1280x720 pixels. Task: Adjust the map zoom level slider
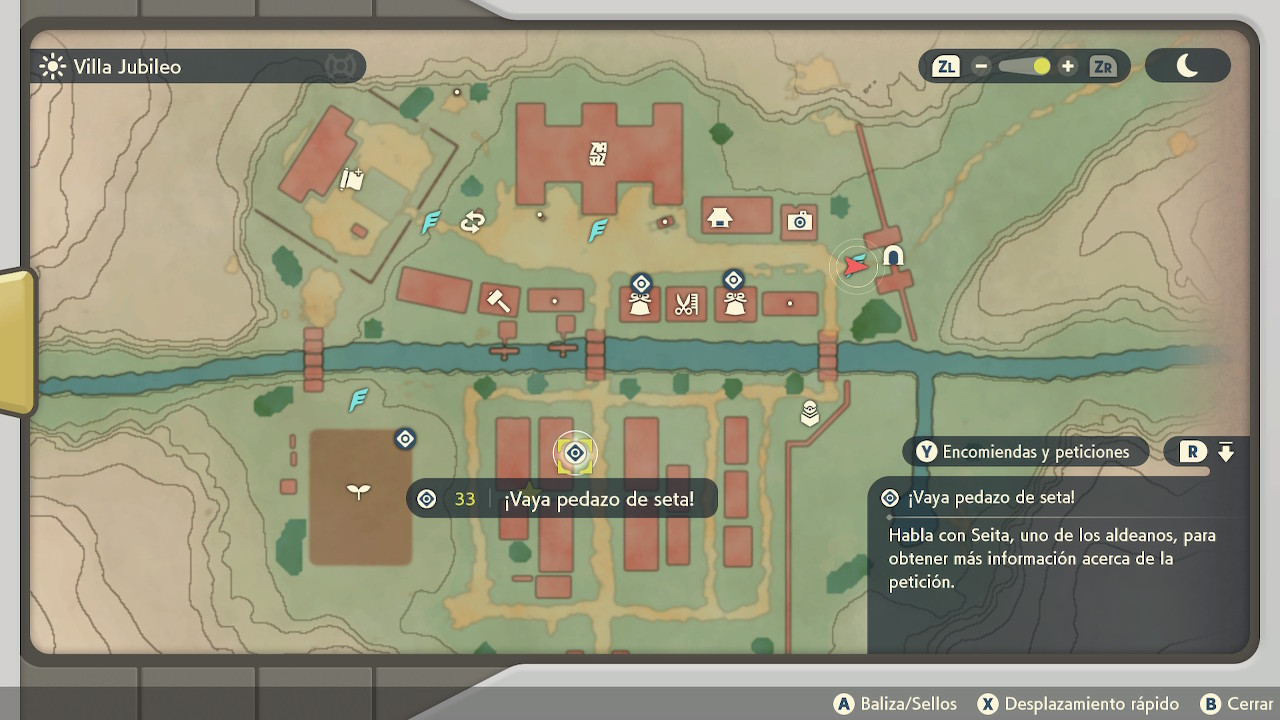[x=1024, y=67]
